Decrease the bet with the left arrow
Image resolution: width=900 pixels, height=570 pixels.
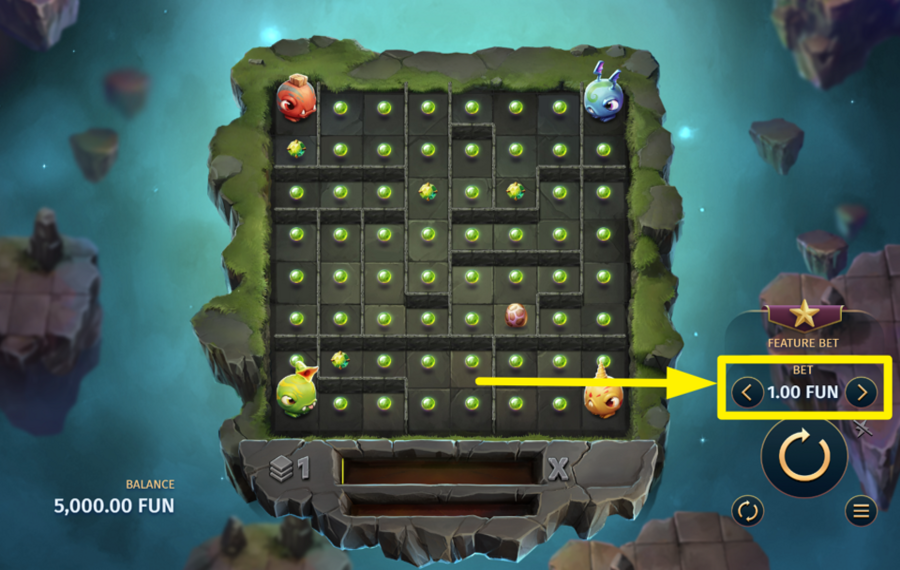tap(746, 392)
